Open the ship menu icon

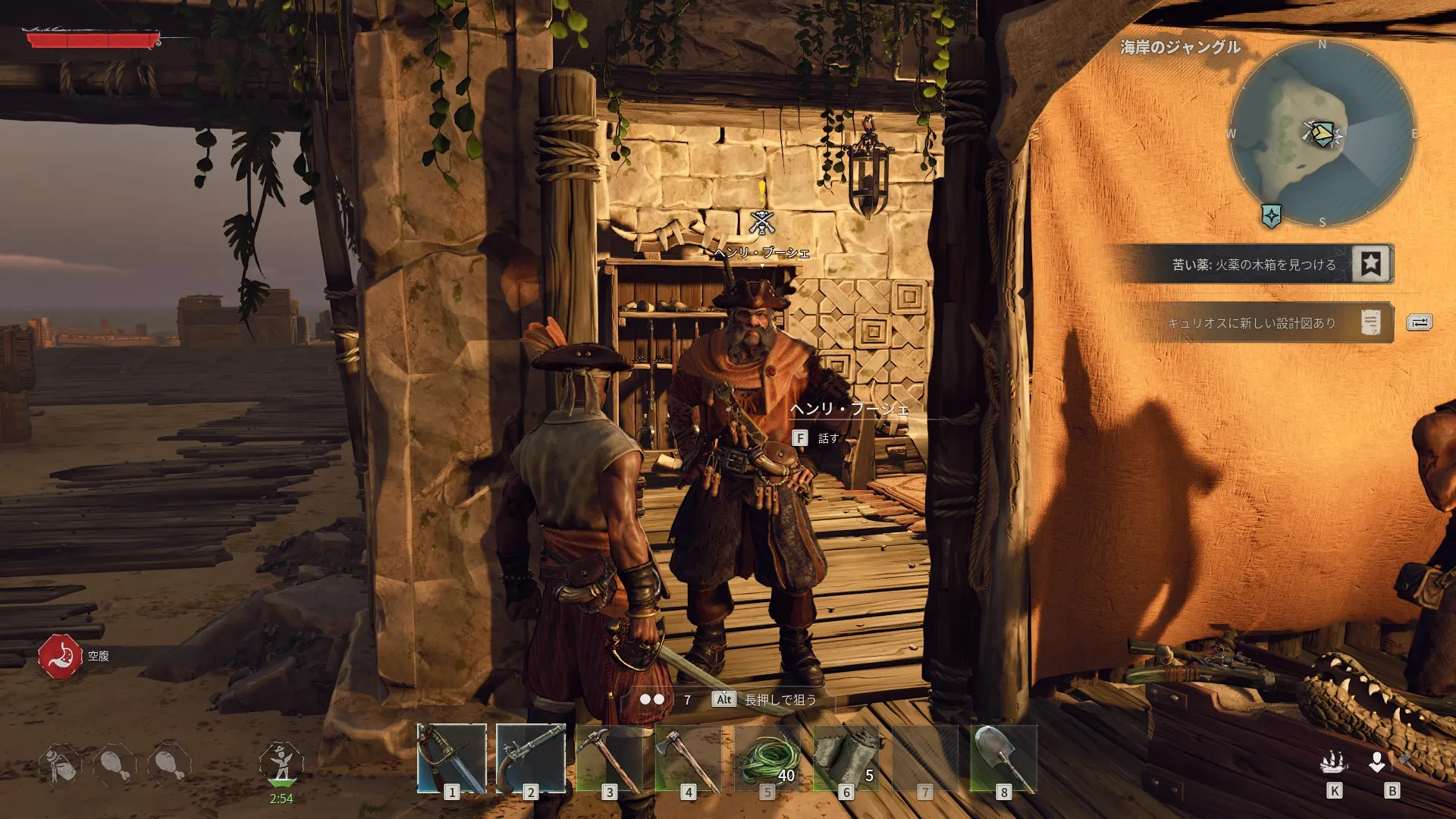pyautogui.click(x=1334, y=762)
